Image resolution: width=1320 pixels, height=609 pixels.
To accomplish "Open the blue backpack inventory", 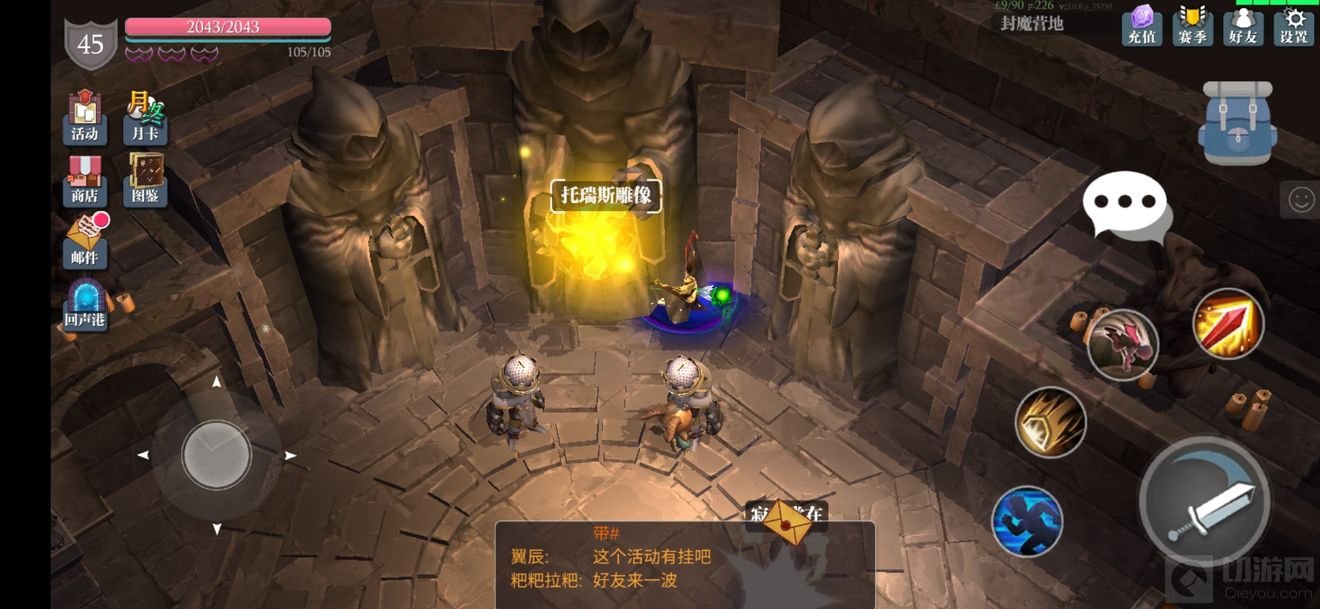I will pos(1237,124).
